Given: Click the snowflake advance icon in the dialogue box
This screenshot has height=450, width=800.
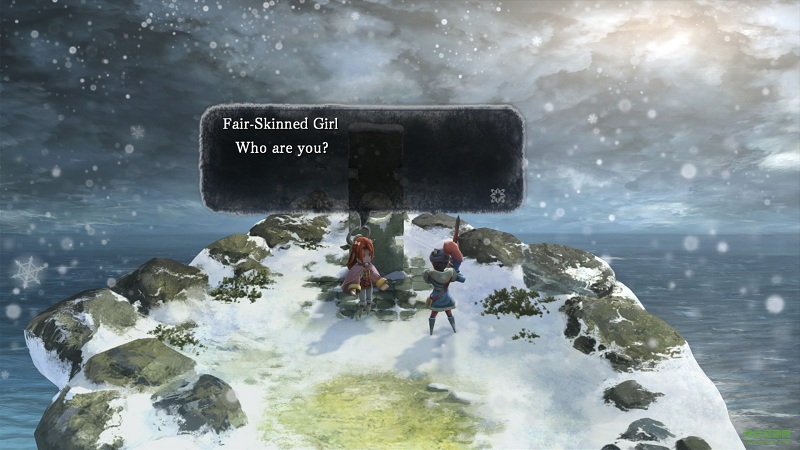Looking at the screenshot, I should click(x=498, y=194).
